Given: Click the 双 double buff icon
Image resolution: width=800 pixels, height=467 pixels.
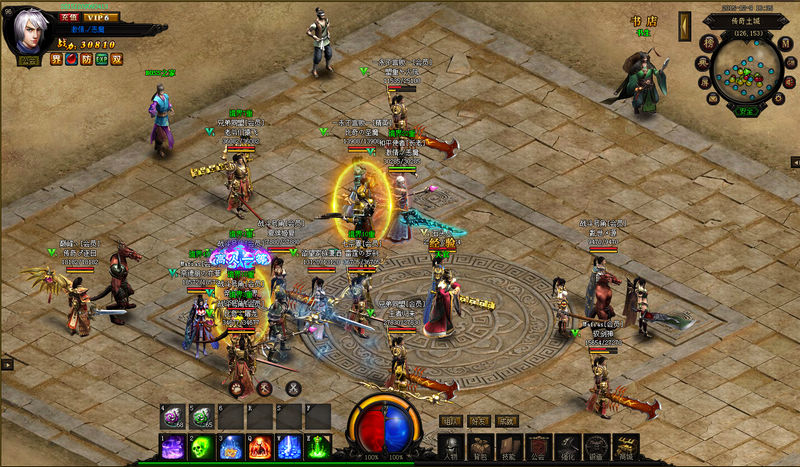Looking at the screenshot, I should click(x=116, y=59).
